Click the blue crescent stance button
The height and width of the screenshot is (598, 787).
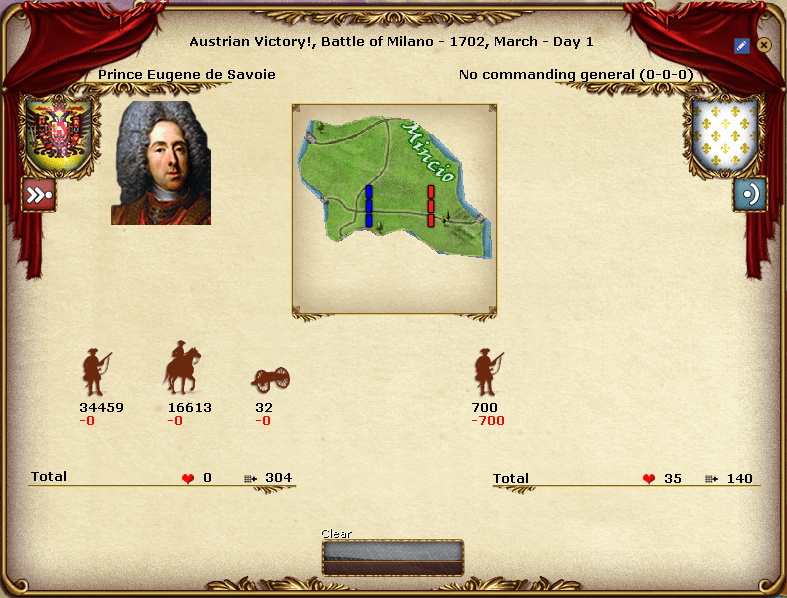pos(749,194)
